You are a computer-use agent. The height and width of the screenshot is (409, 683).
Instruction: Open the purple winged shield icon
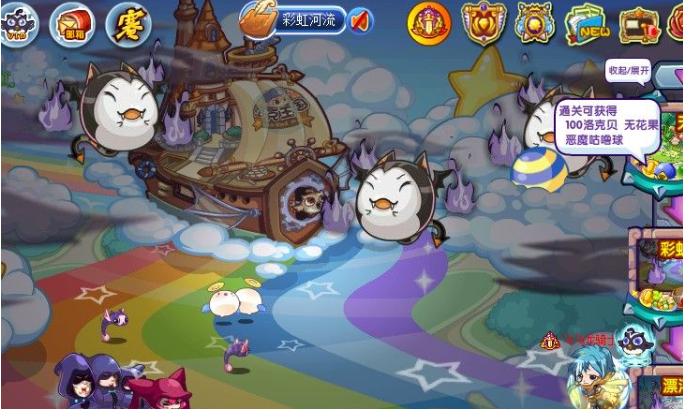[x=483, y=22]
